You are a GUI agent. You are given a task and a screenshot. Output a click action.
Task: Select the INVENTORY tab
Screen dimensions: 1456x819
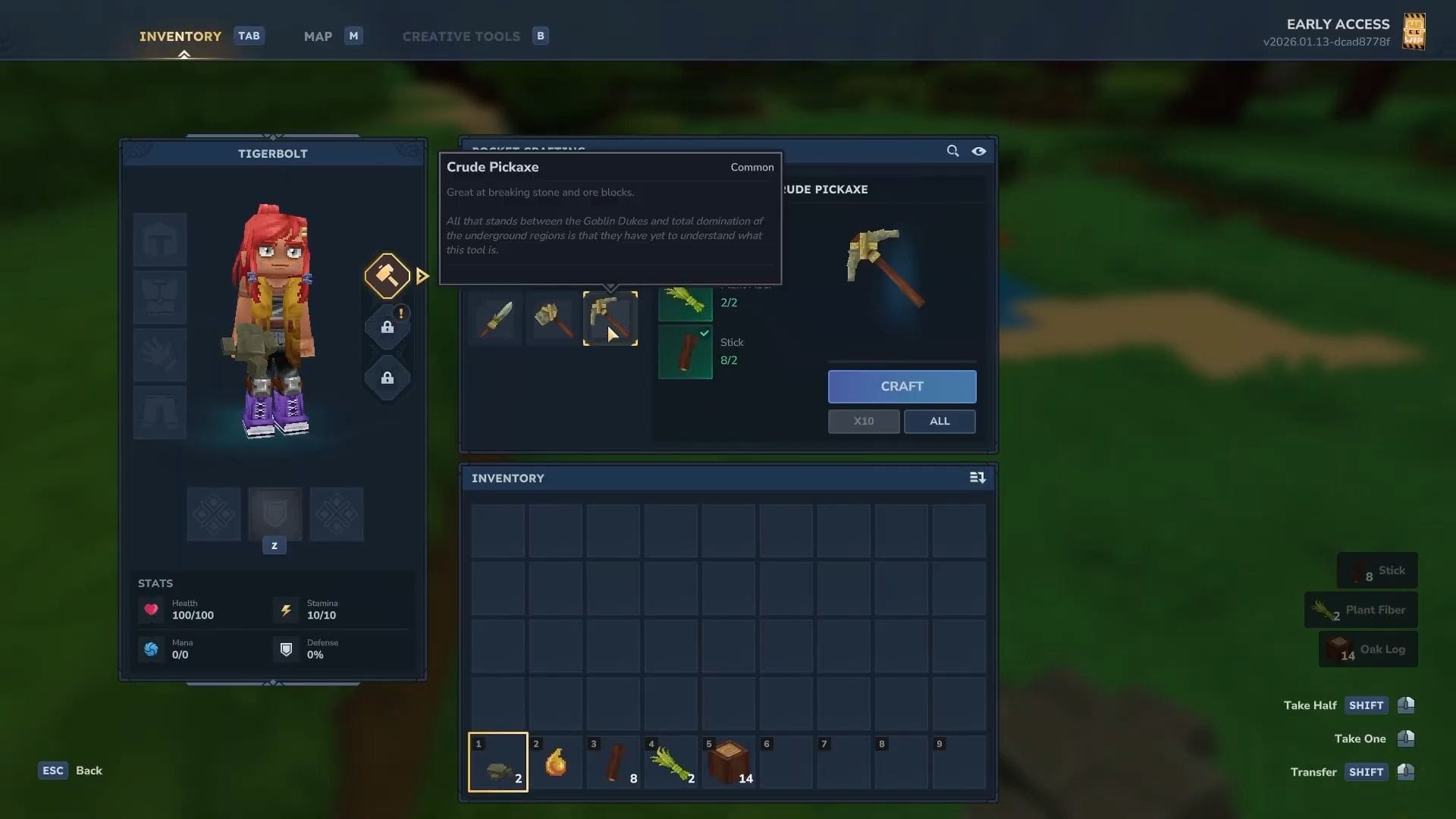[x=180, y=36]
